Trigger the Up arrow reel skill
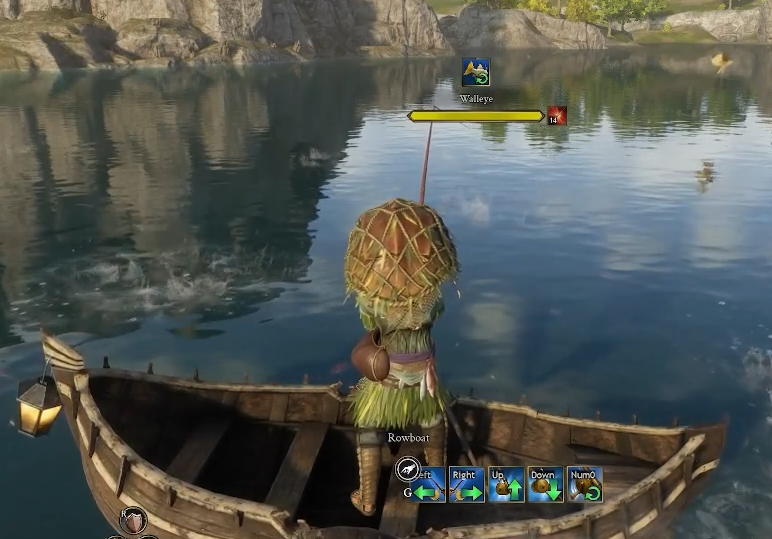Viewport: 772px width, 539px height. pyautogui.click(x=506, y=485)
